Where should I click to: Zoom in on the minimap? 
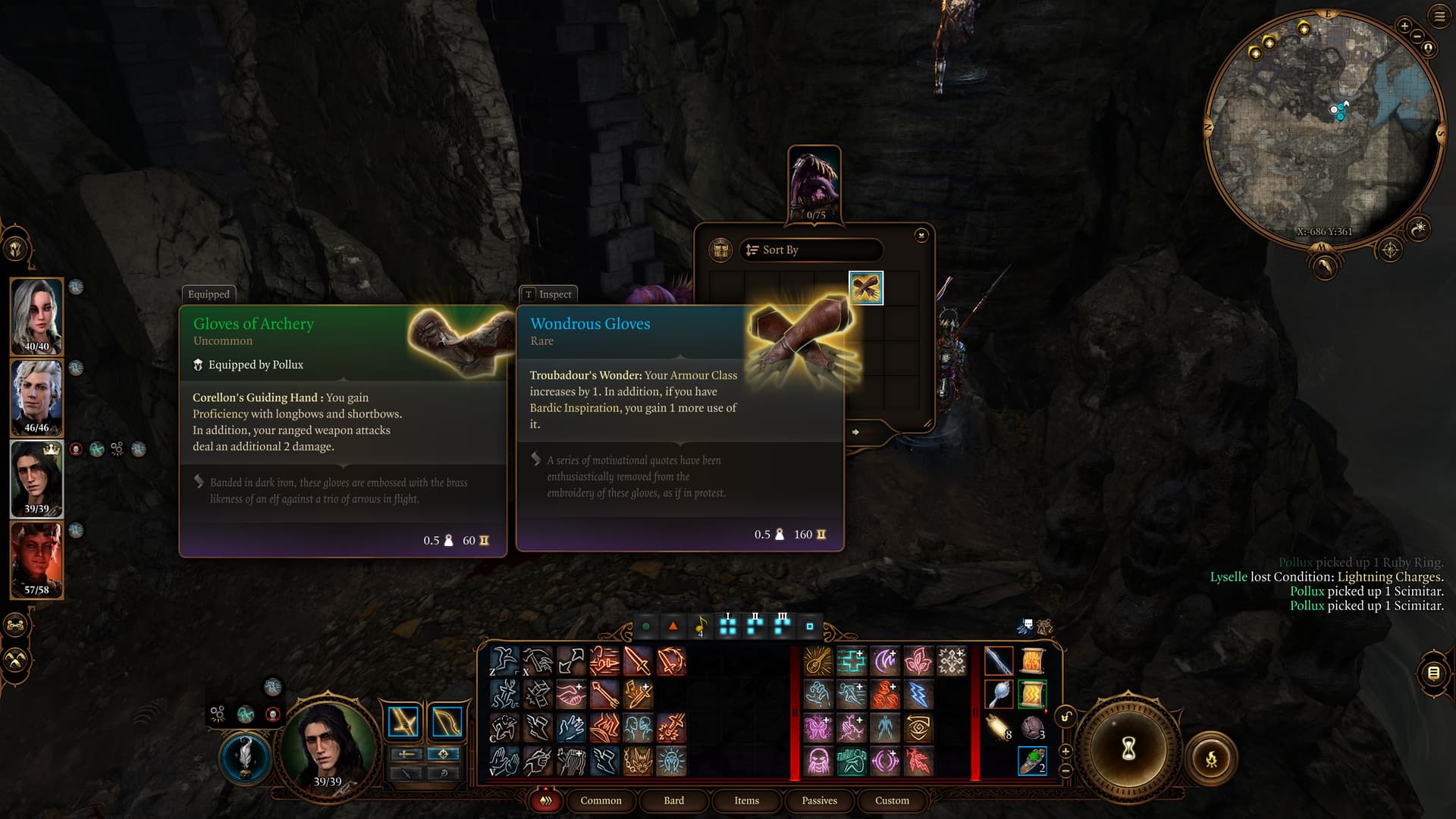[x=1404, y=26]
